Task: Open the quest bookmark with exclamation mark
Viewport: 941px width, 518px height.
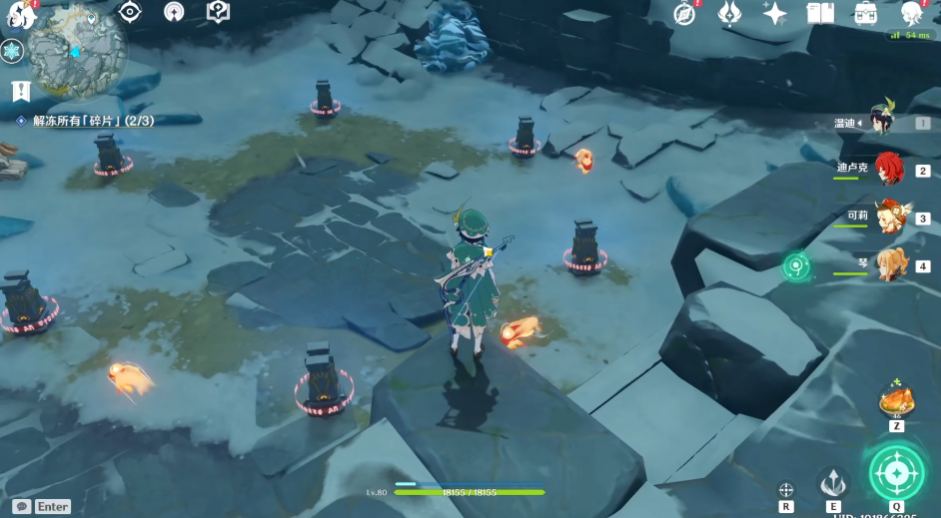Action: pos(20,91)
